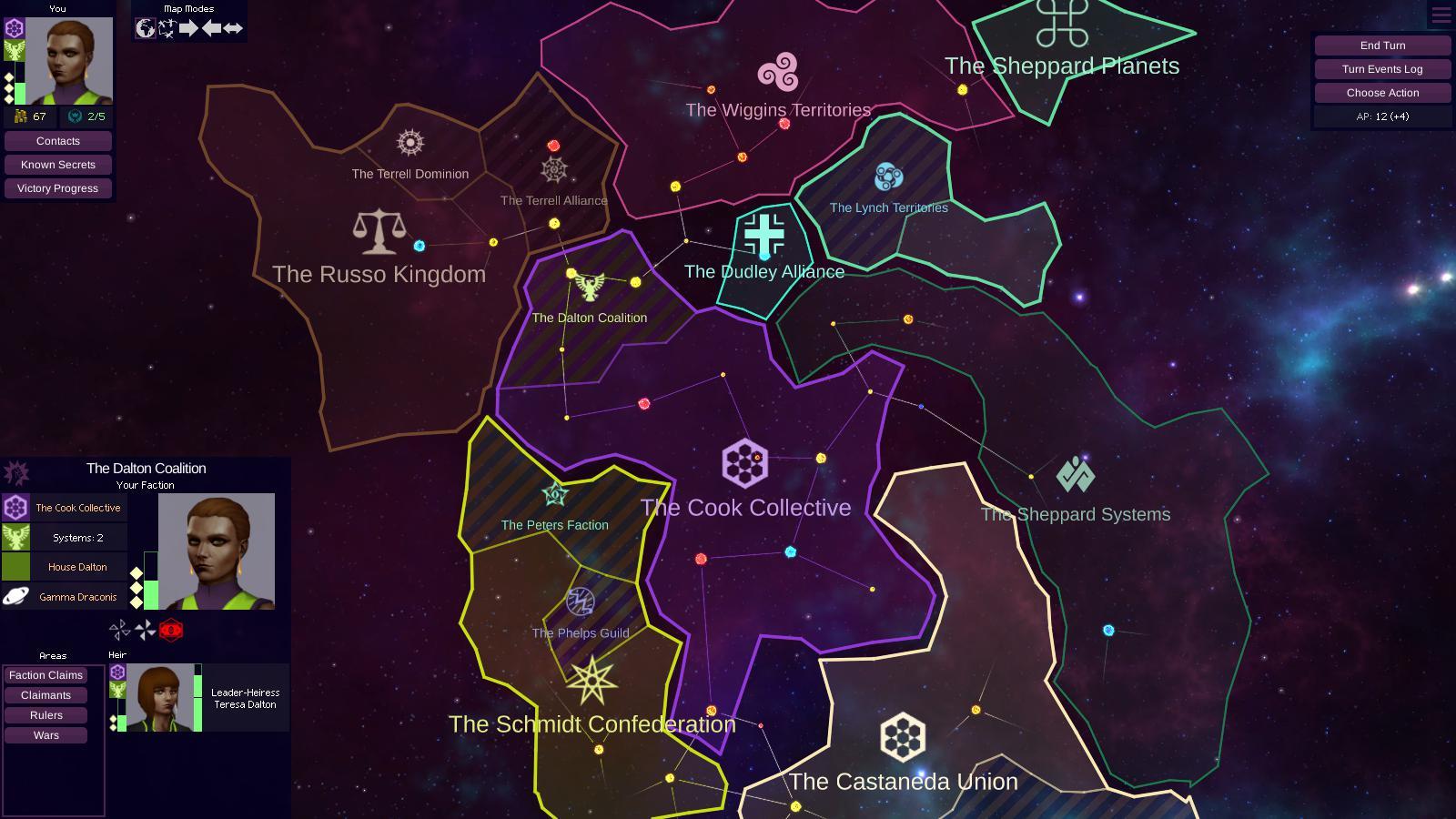The height and width of the screenshot is (819, 1456).
Task: Click the Gamma Draconis planet icon
Action: [x=15, y=597]
